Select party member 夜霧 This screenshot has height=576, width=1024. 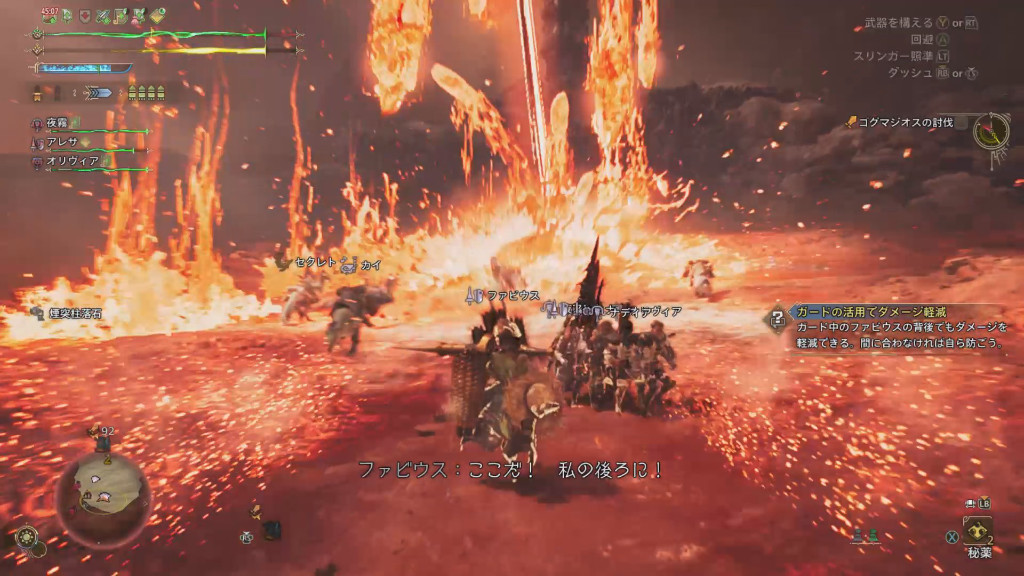click(60, 123)
